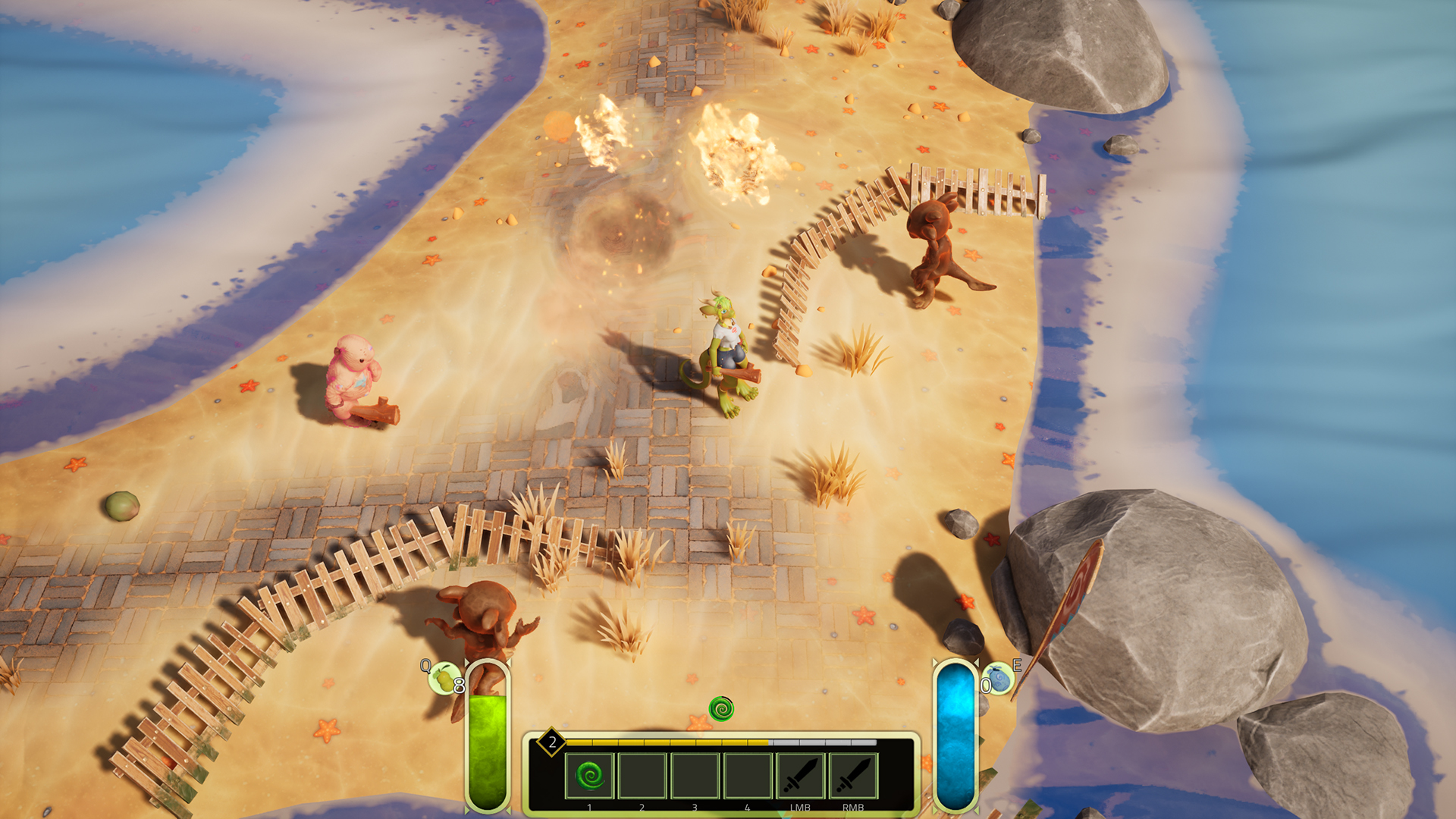1456x819 pixels.
Task: Activate the green spiral ability in slot 1
Action: (x=589, y=776)
